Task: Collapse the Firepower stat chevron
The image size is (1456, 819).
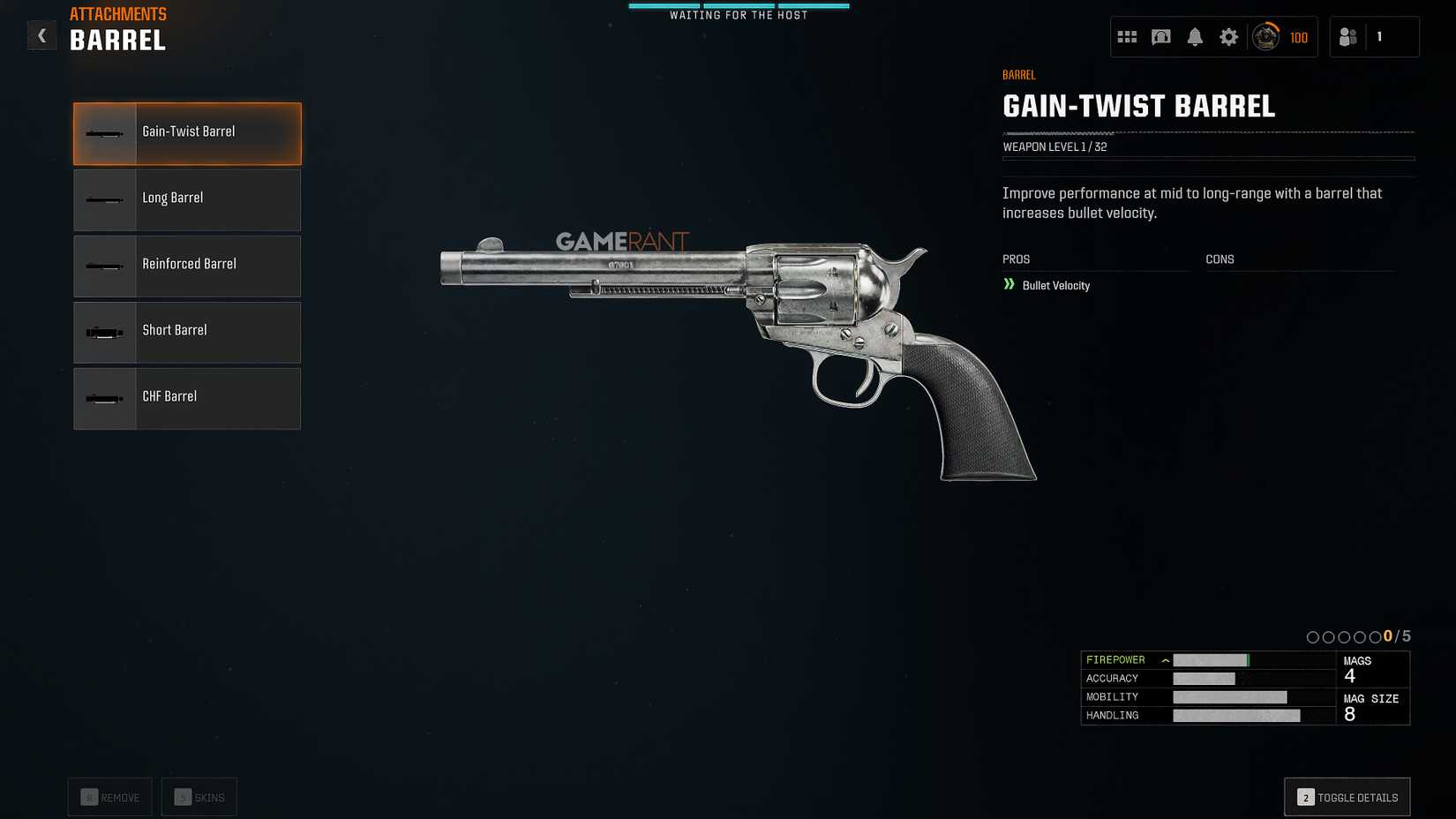Action: 1166,659
